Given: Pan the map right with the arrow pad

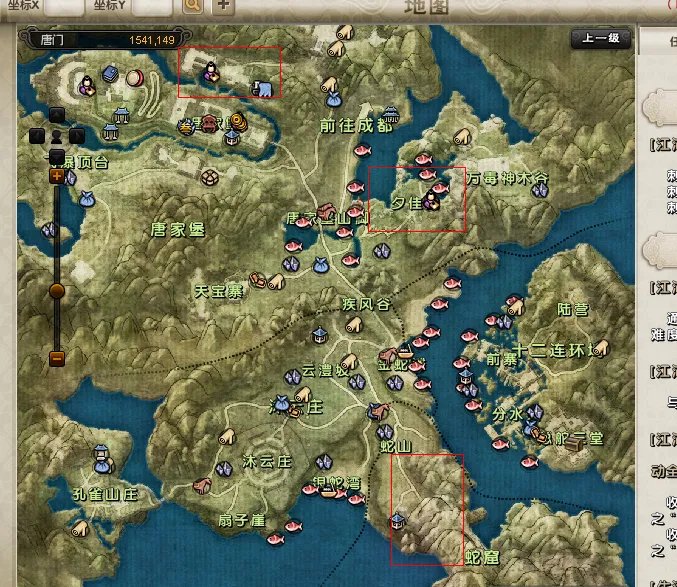Looking at the screenshot, I should (x=77, y=135).
